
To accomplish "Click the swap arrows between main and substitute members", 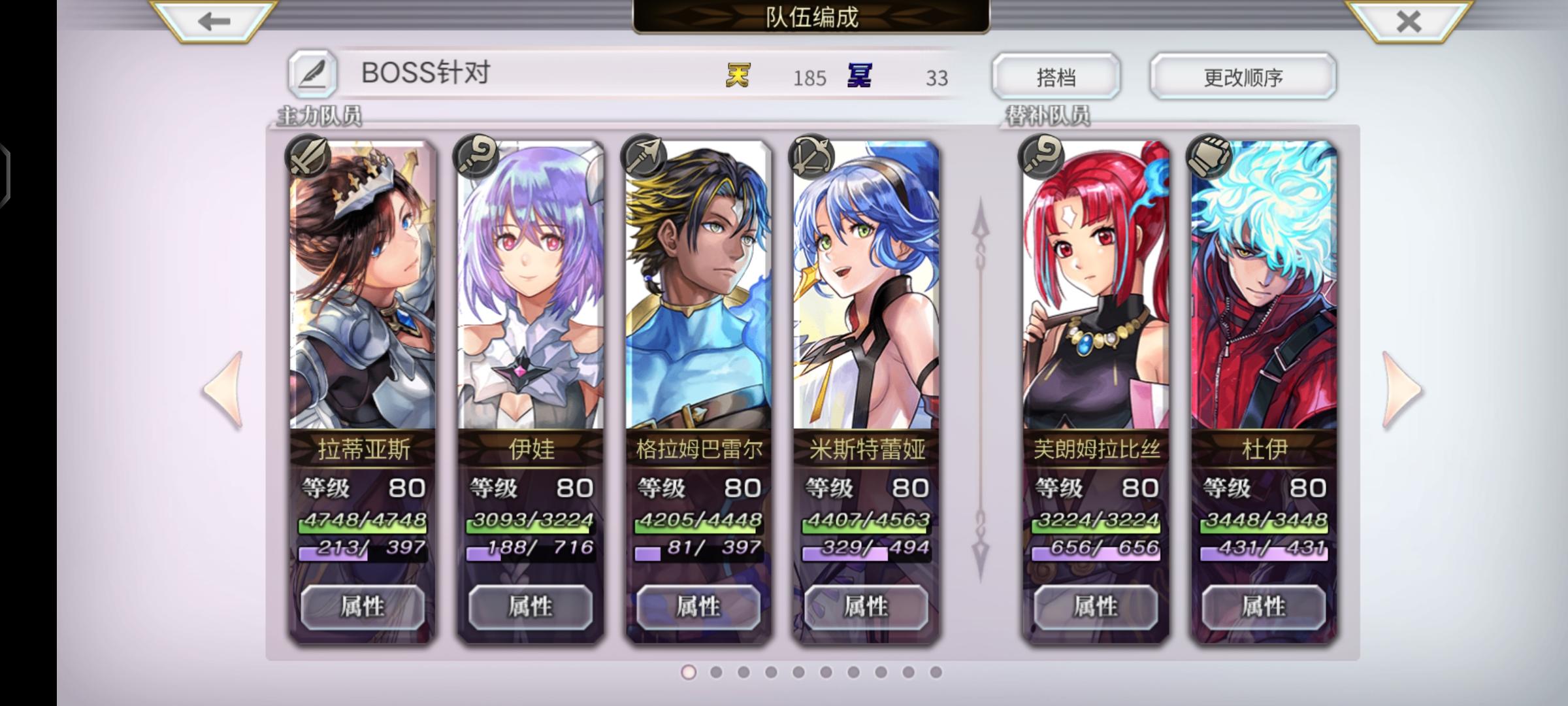I will point(979,388).
